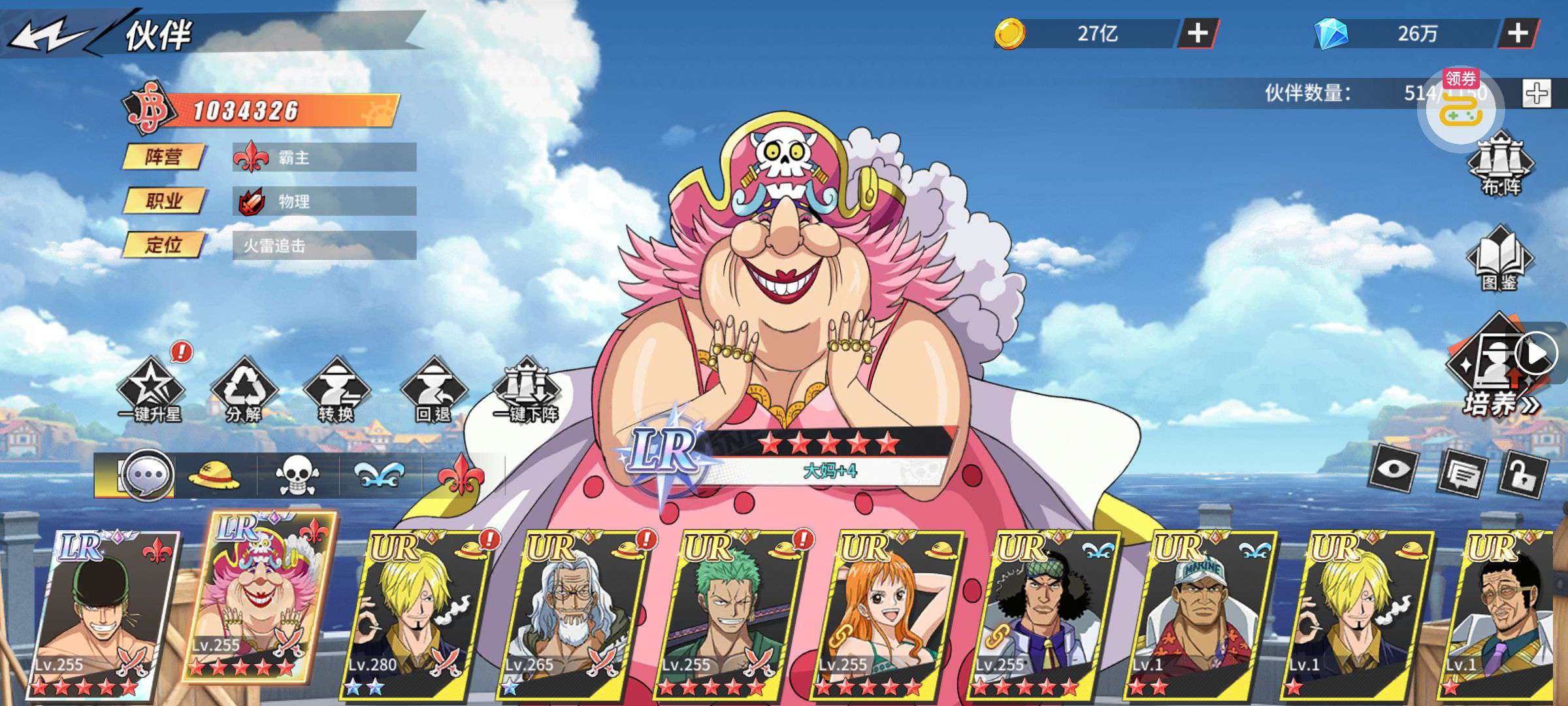Expand the partner count capacity
Screen dimensions: 1568x706
click(1537, 93)
